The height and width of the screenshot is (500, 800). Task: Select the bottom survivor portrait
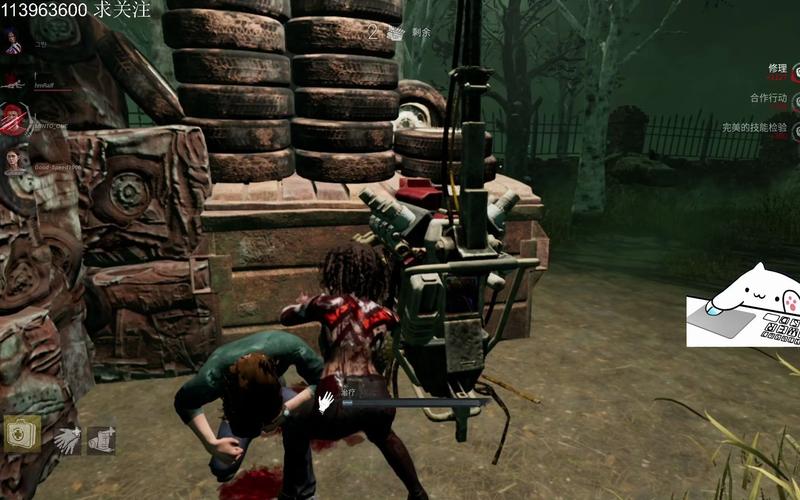click(12, 160)
